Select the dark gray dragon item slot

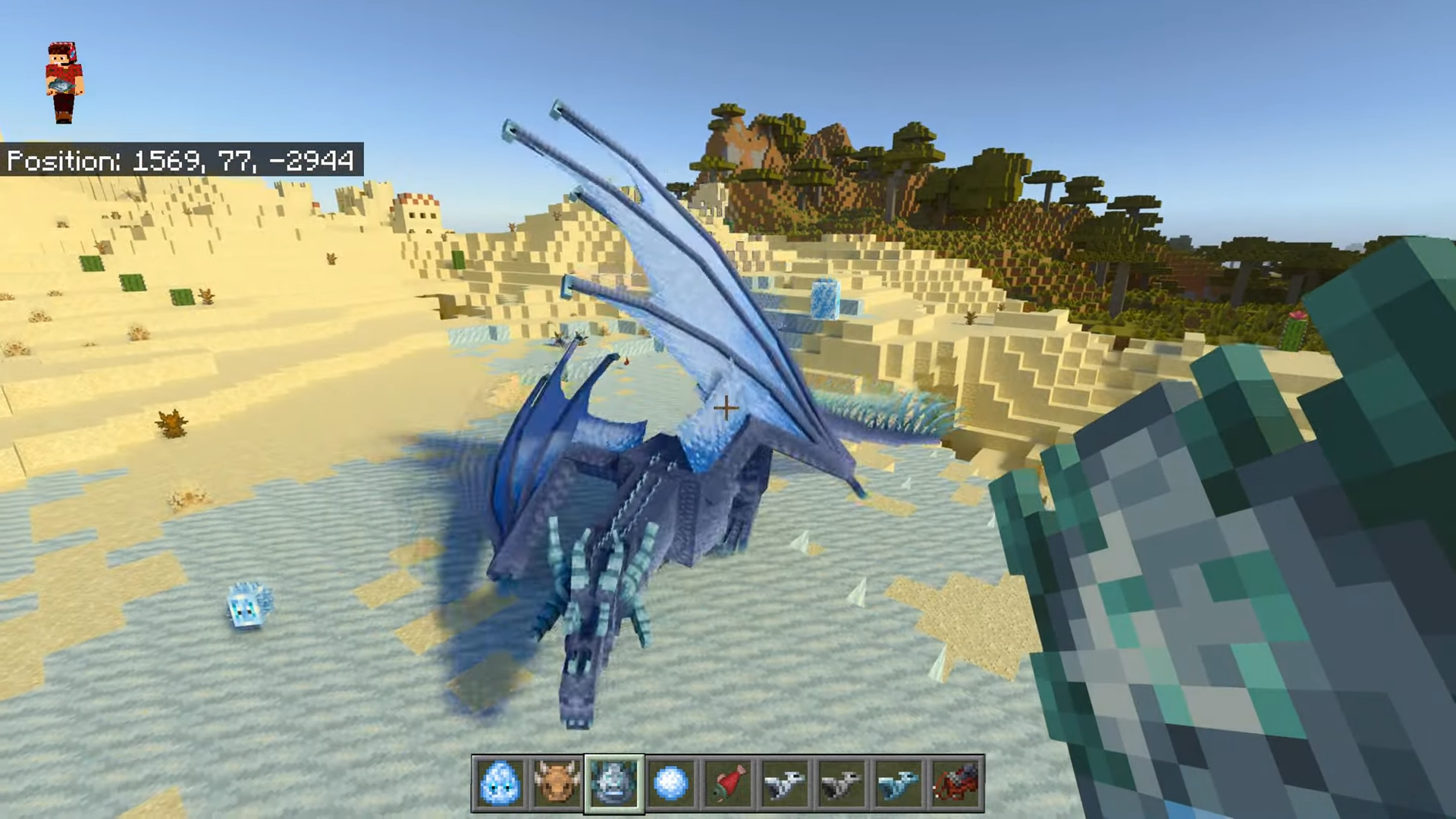tap(842, 783)
